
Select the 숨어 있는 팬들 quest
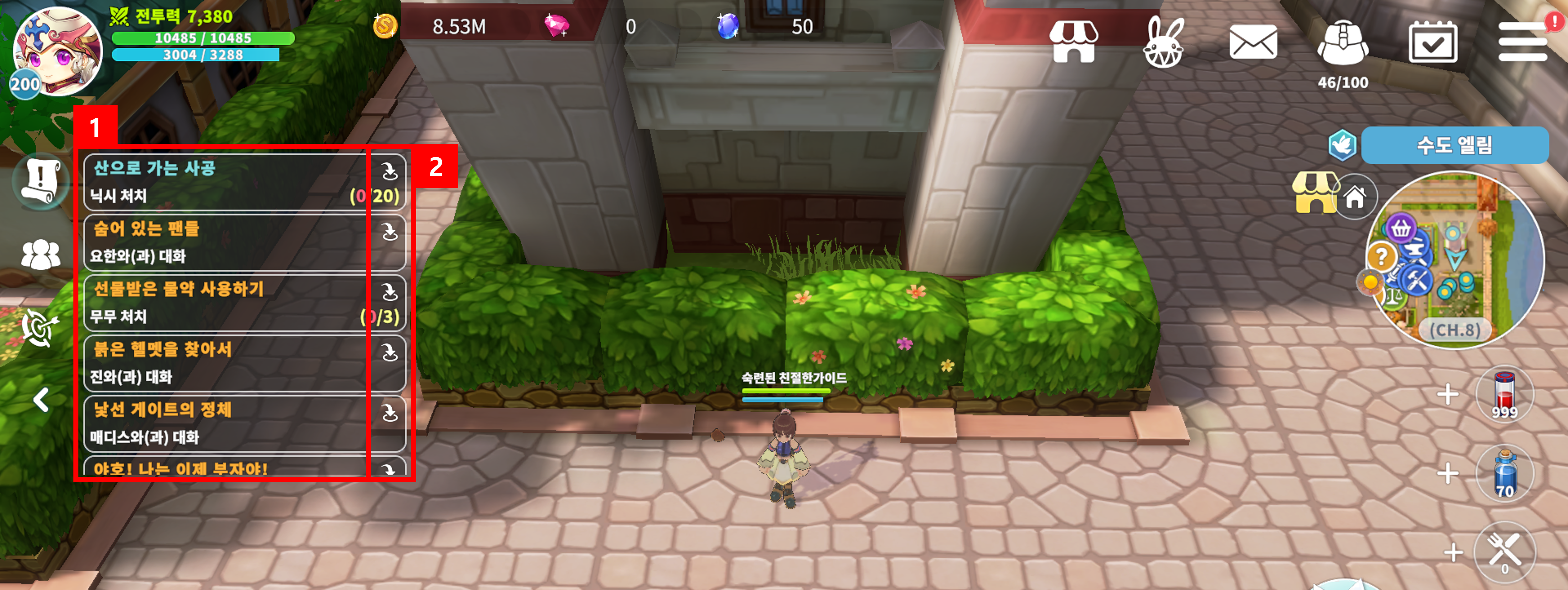(x=225, y=242)
